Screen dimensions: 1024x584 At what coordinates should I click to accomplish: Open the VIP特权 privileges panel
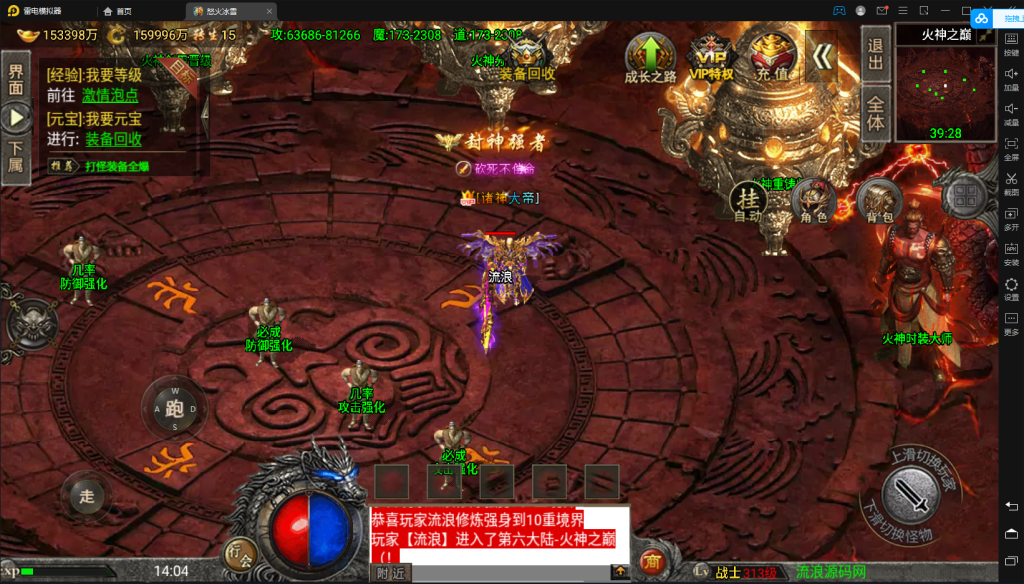click(x=710, y=56)
